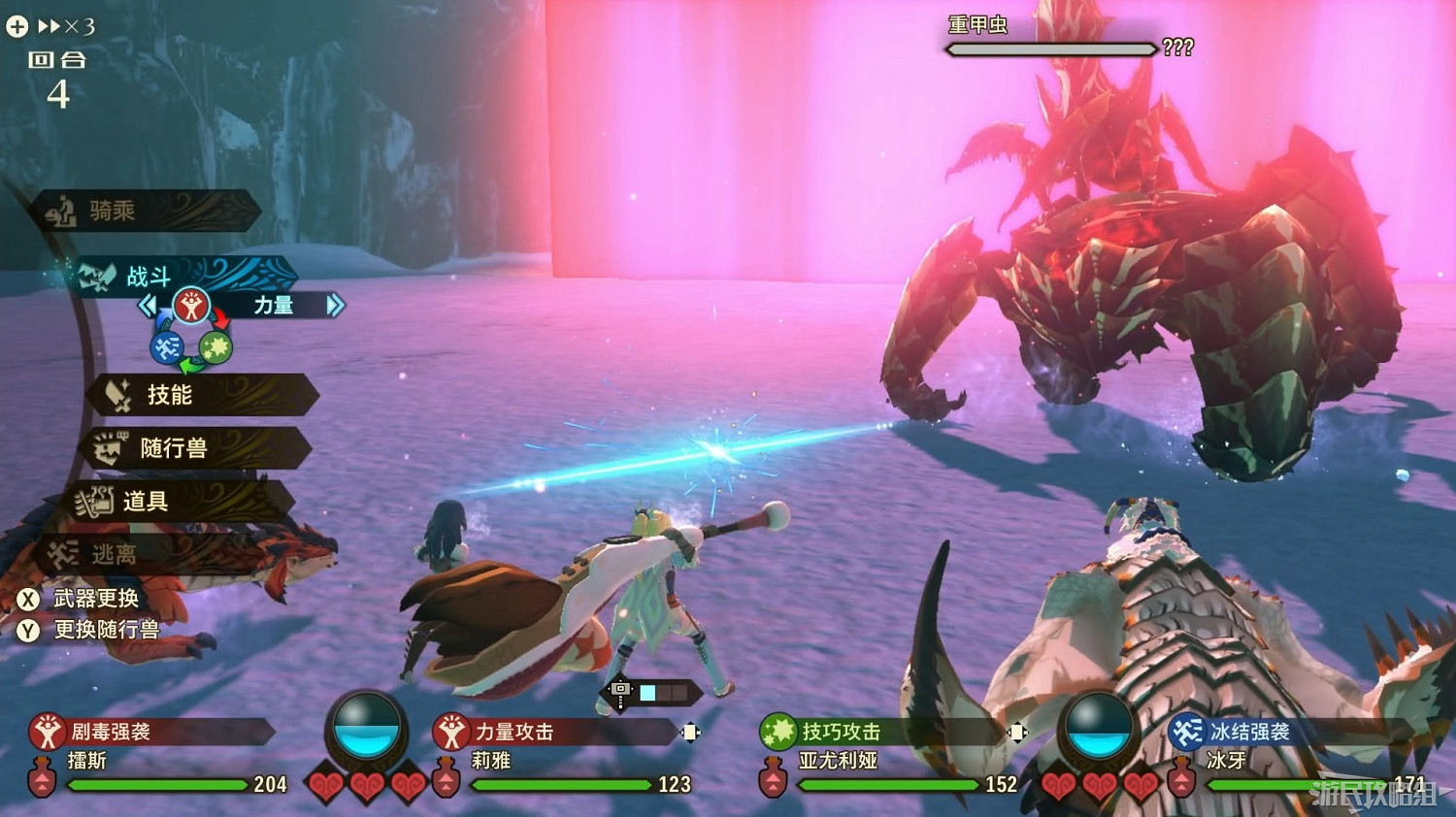
Task: Select the green technique attack type icon
Action: 215,349
